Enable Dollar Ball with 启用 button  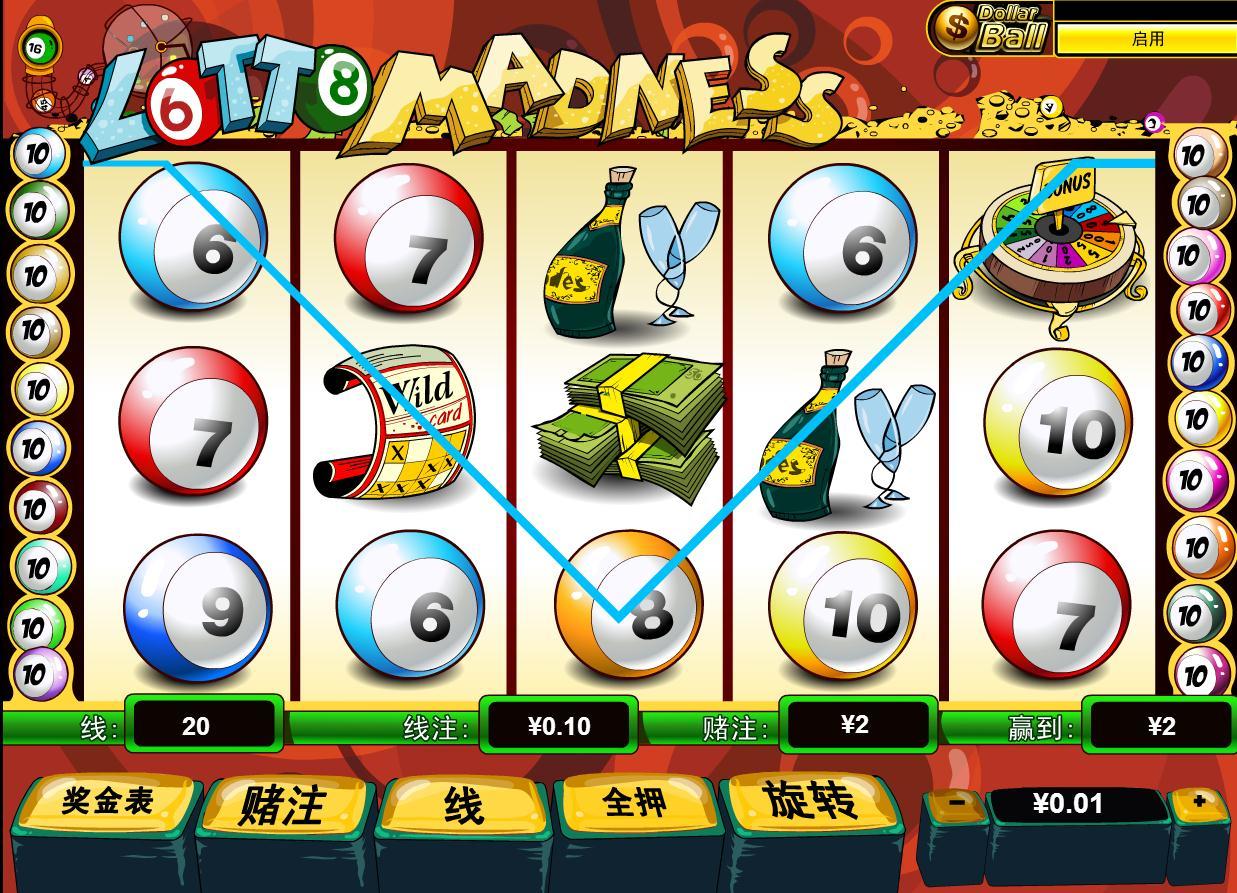[x=1147, y=39]
